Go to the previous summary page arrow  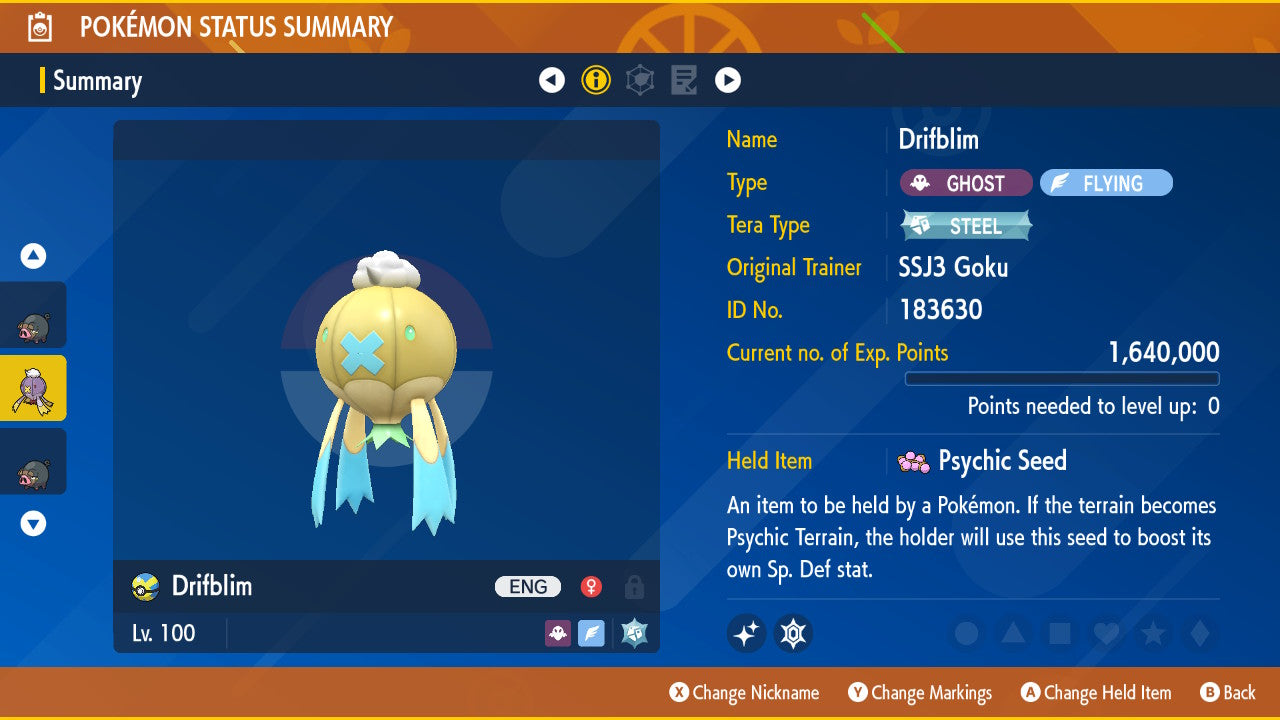[x=552, y=80]
